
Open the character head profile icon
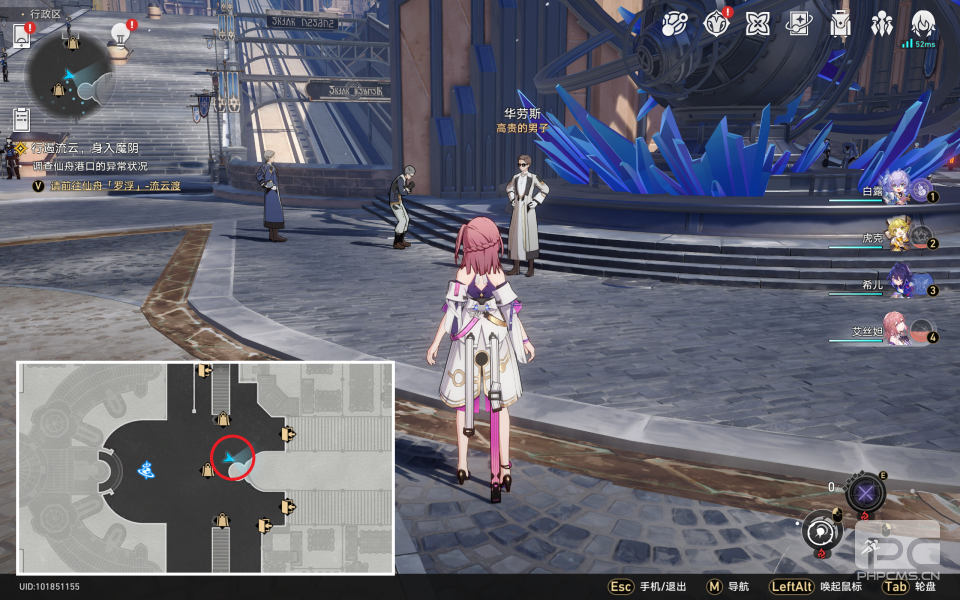[x=923, y=24]
